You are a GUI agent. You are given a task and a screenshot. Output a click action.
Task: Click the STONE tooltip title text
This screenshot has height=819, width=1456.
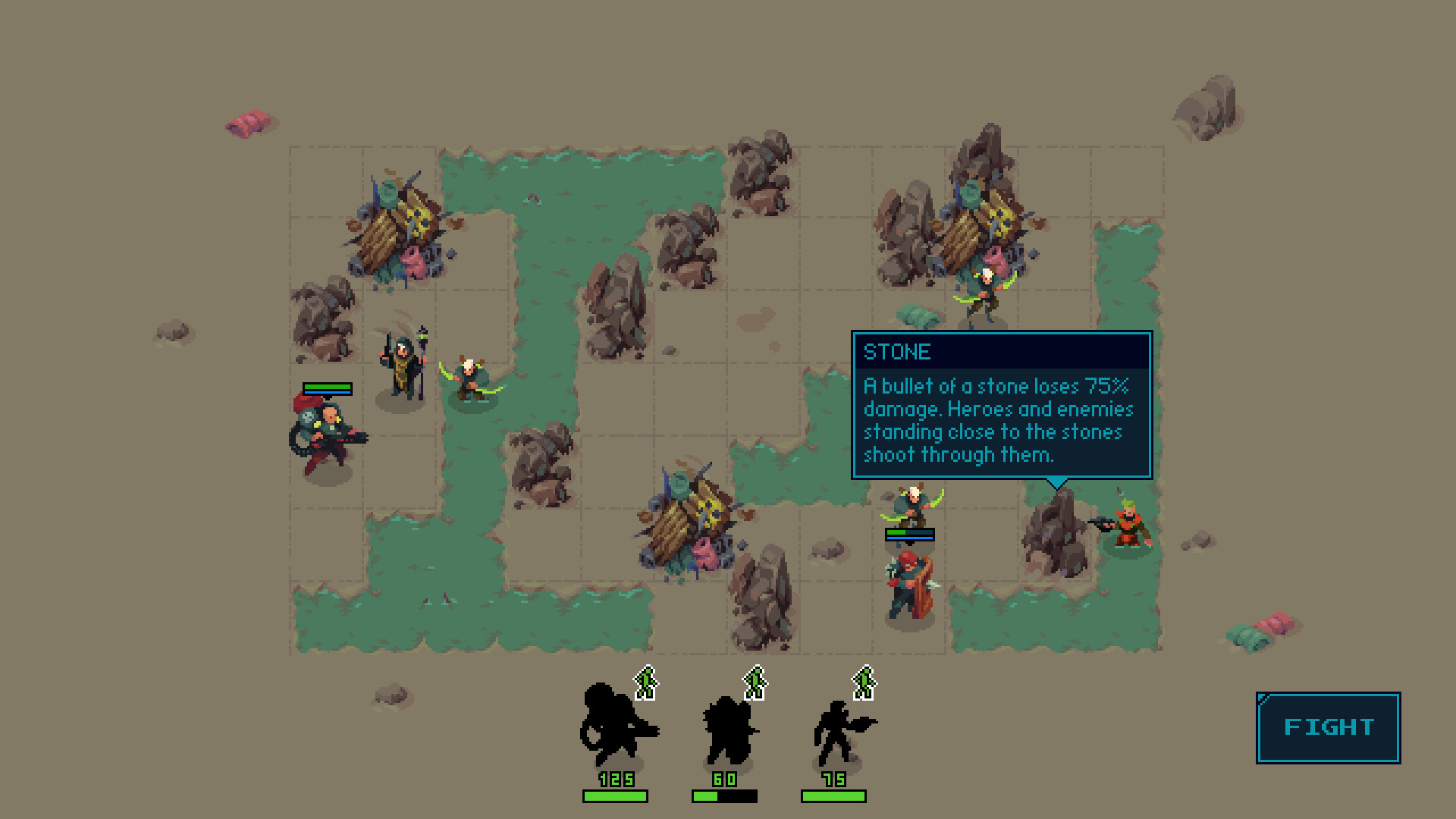897,352
